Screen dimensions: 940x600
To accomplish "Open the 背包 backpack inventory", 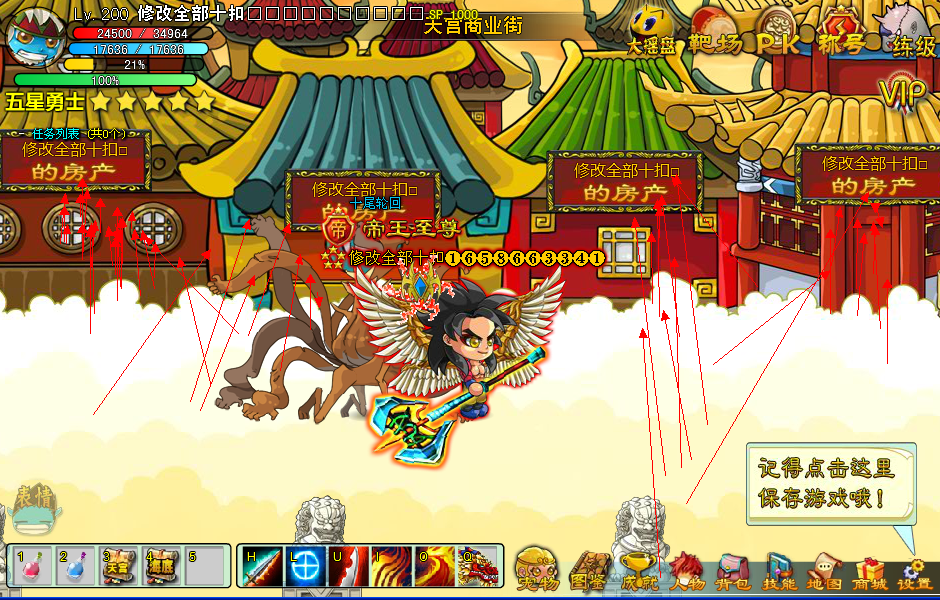I will pos(734,569).
